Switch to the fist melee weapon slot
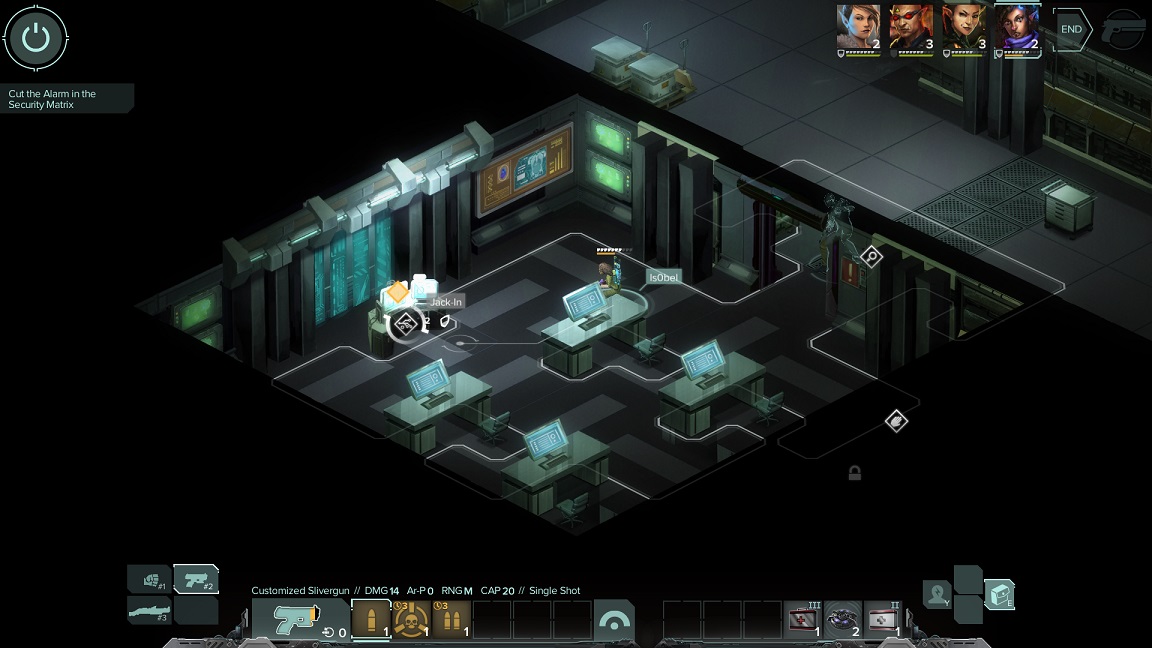1152x648 pixels. click(x=149, y=580)
